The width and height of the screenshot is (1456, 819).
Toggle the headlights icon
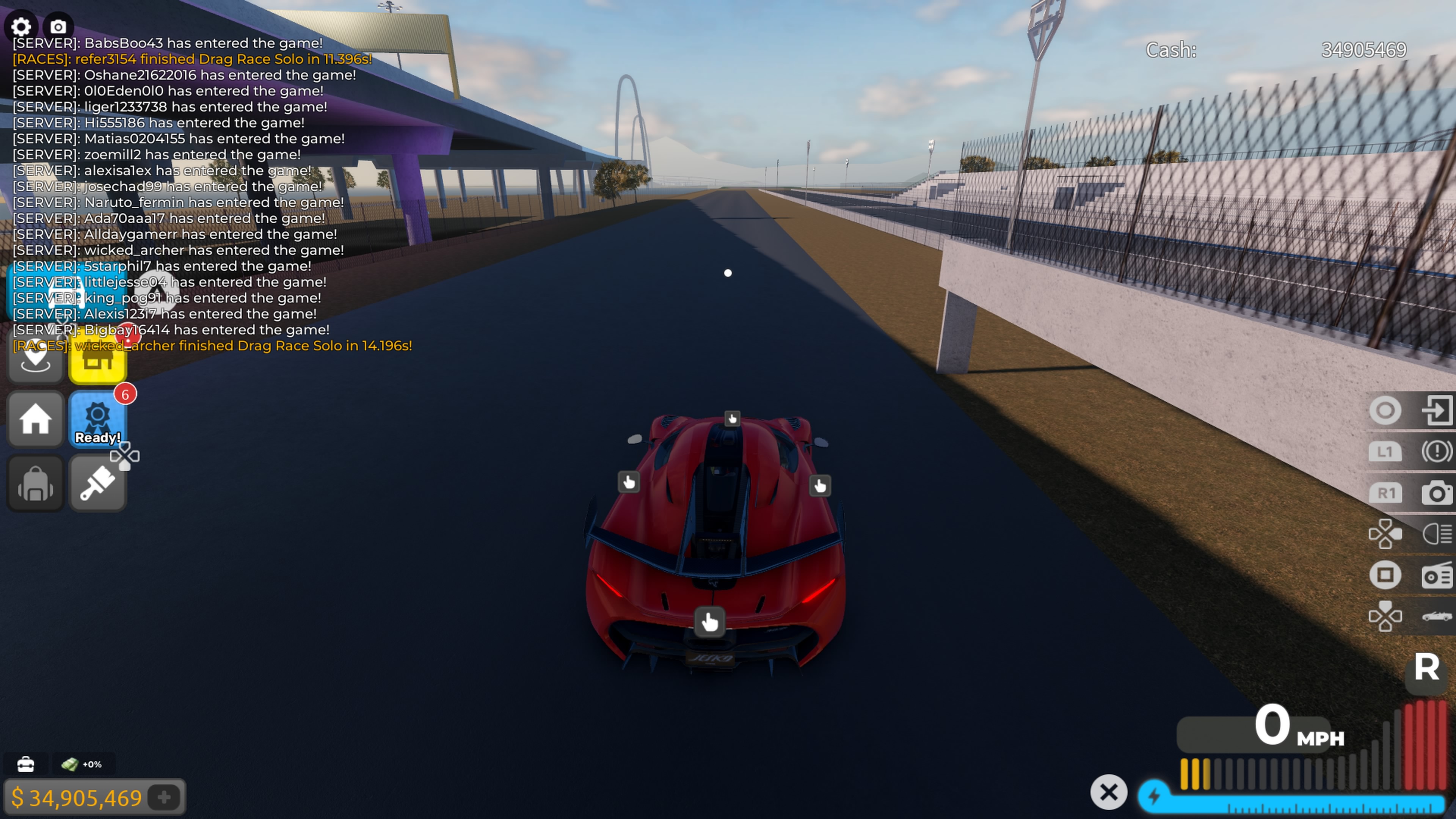[x=1436, y=533]
